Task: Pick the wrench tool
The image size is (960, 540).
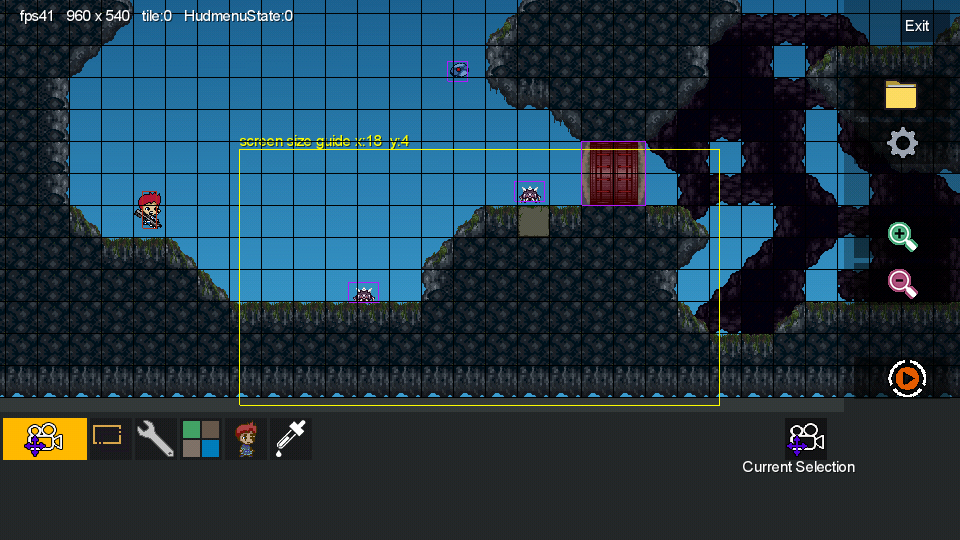Action: [155, 439]
